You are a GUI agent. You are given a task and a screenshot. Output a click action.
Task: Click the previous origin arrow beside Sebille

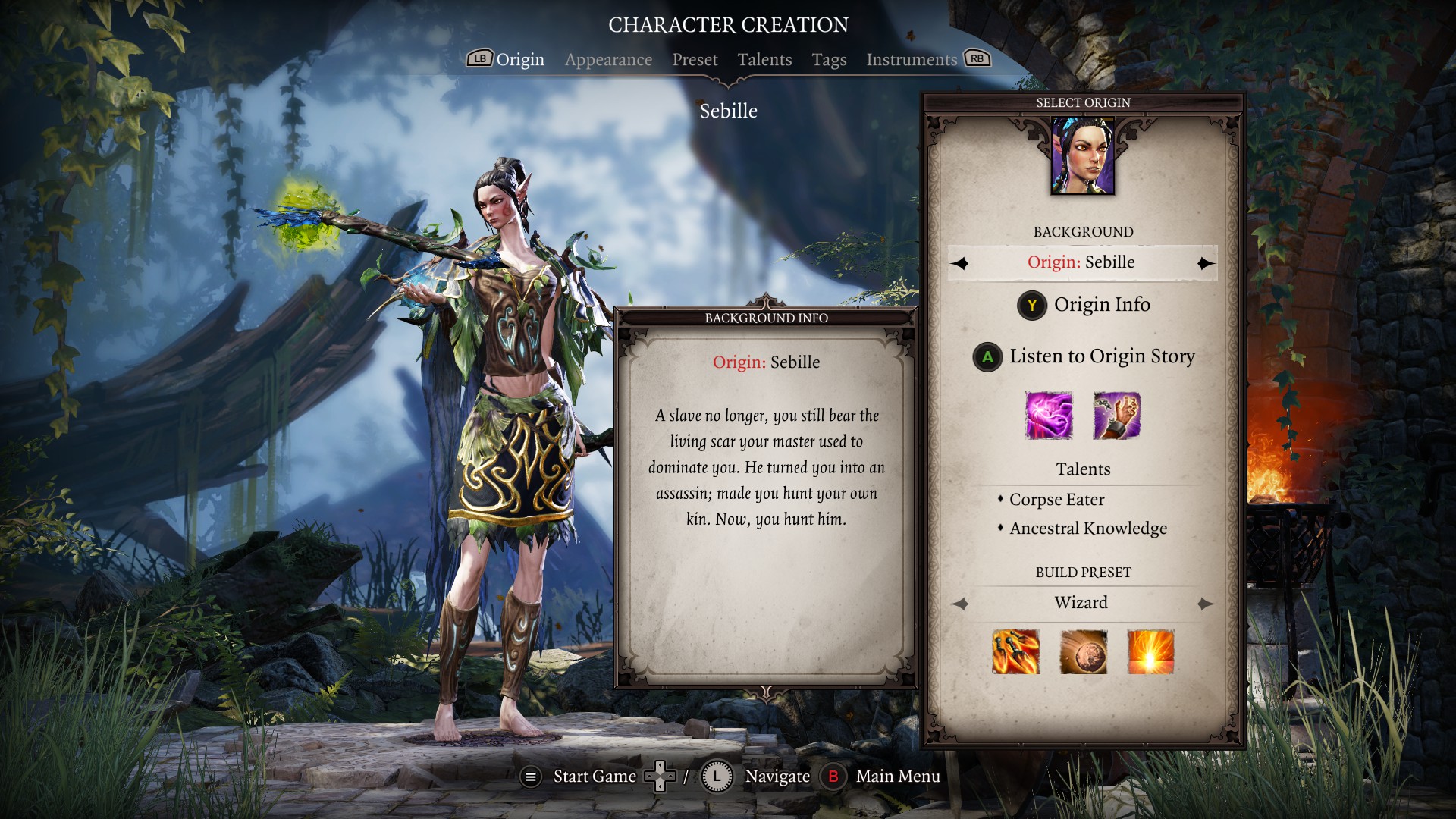pyautogui.click(x=960, y=263)
